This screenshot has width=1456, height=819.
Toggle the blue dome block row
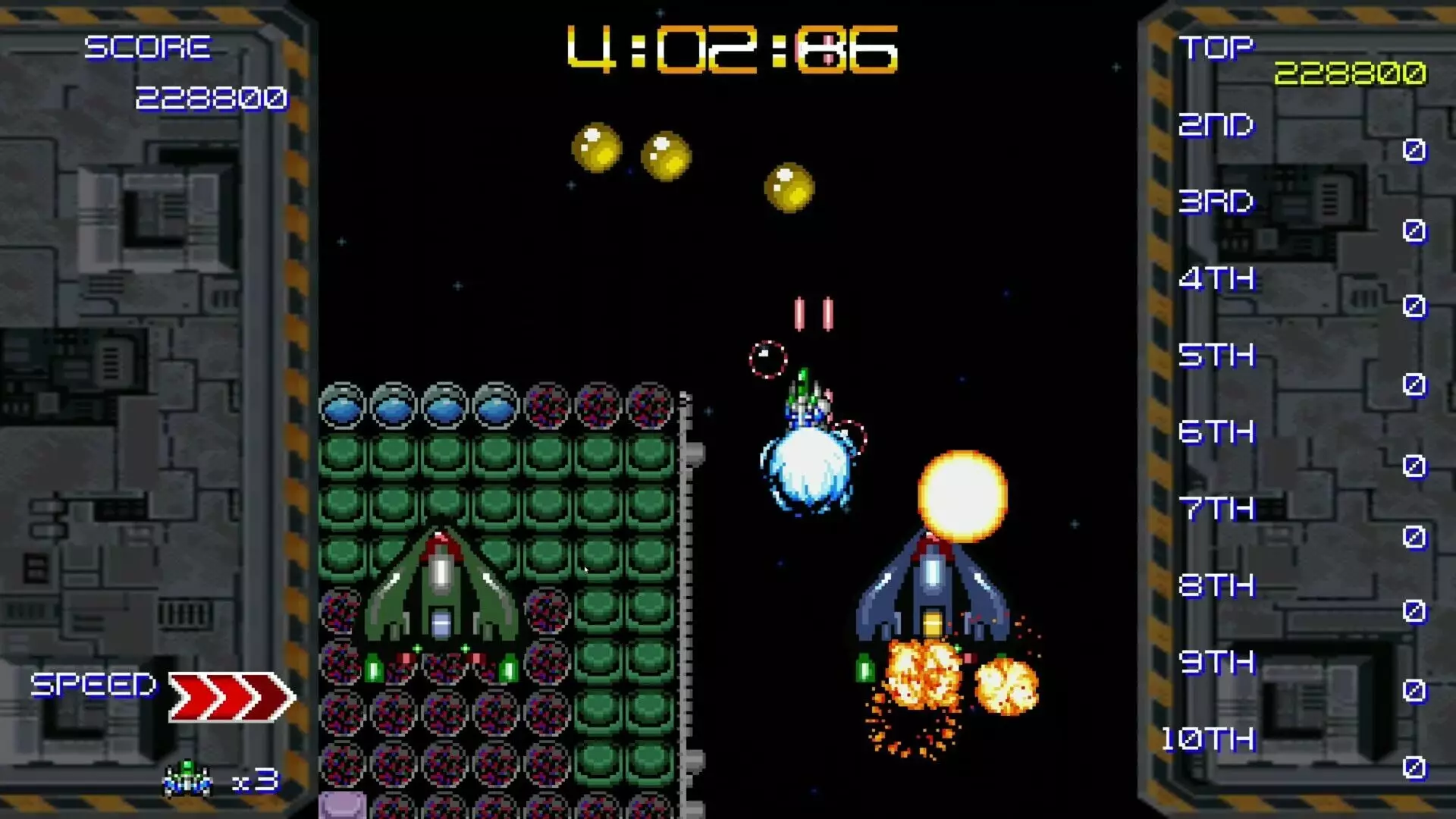click(x=421, y=406)
